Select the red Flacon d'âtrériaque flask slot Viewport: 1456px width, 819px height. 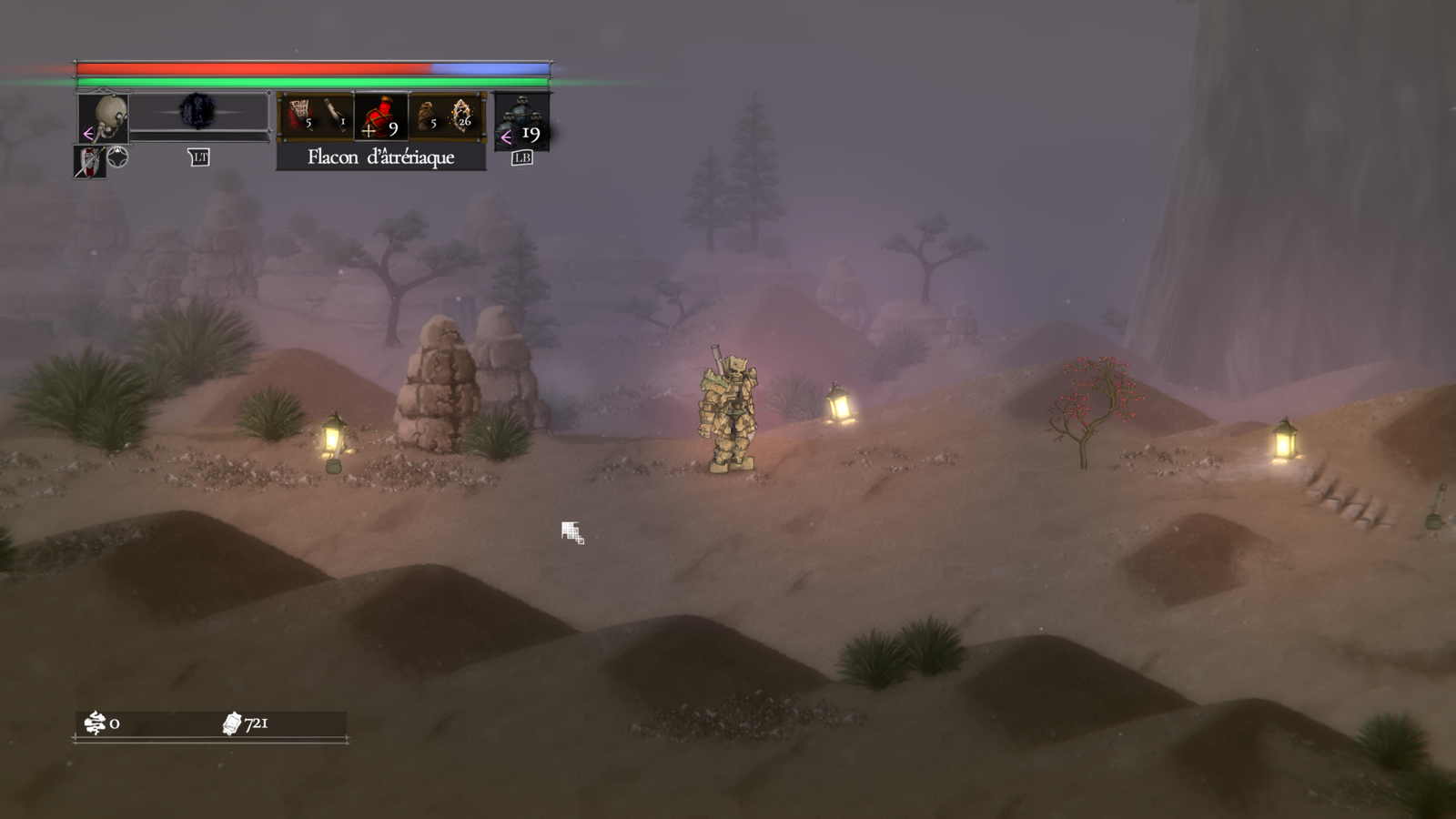point(380,117)
